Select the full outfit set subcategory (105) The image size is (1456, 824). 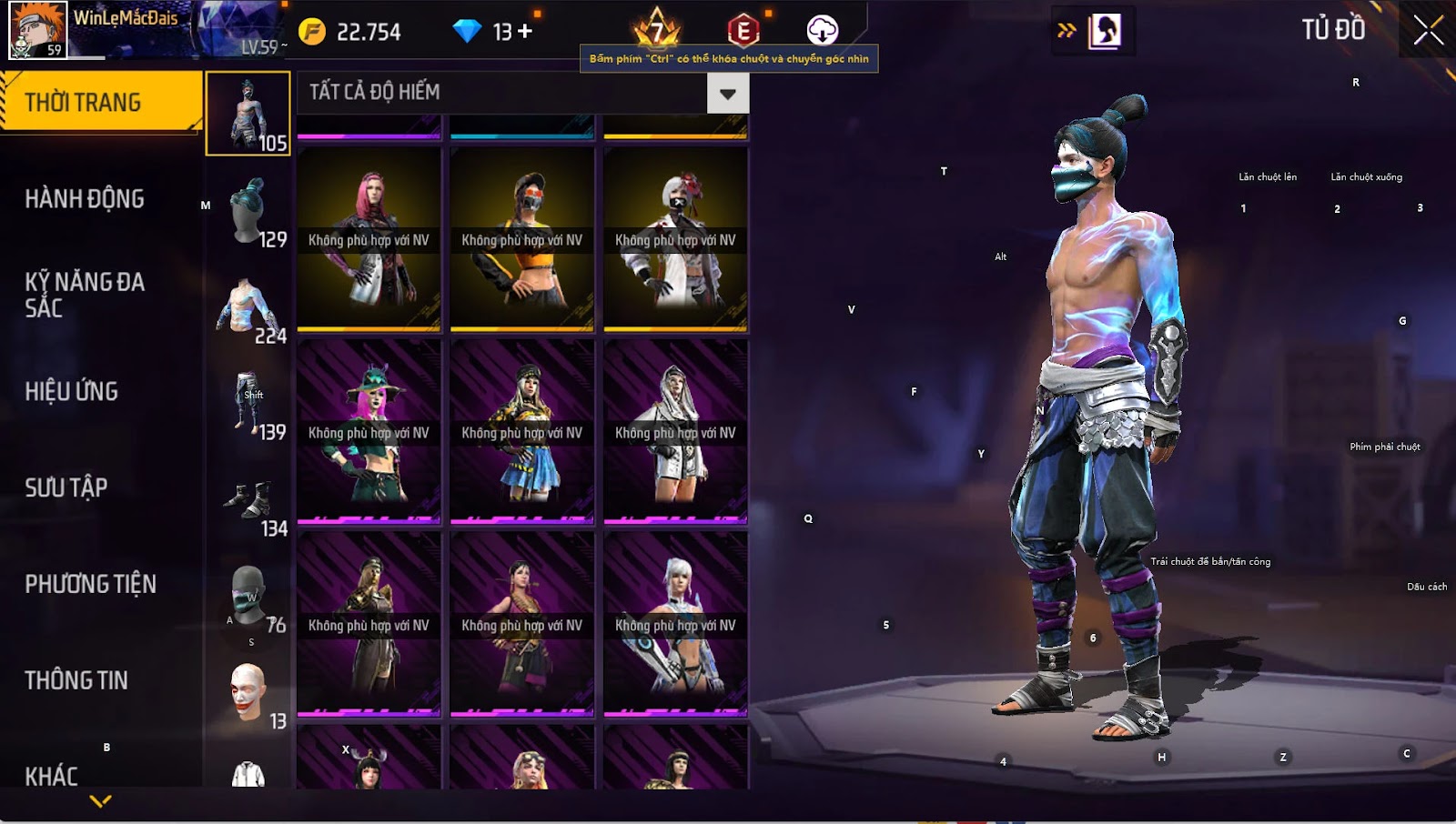[248, 114]
